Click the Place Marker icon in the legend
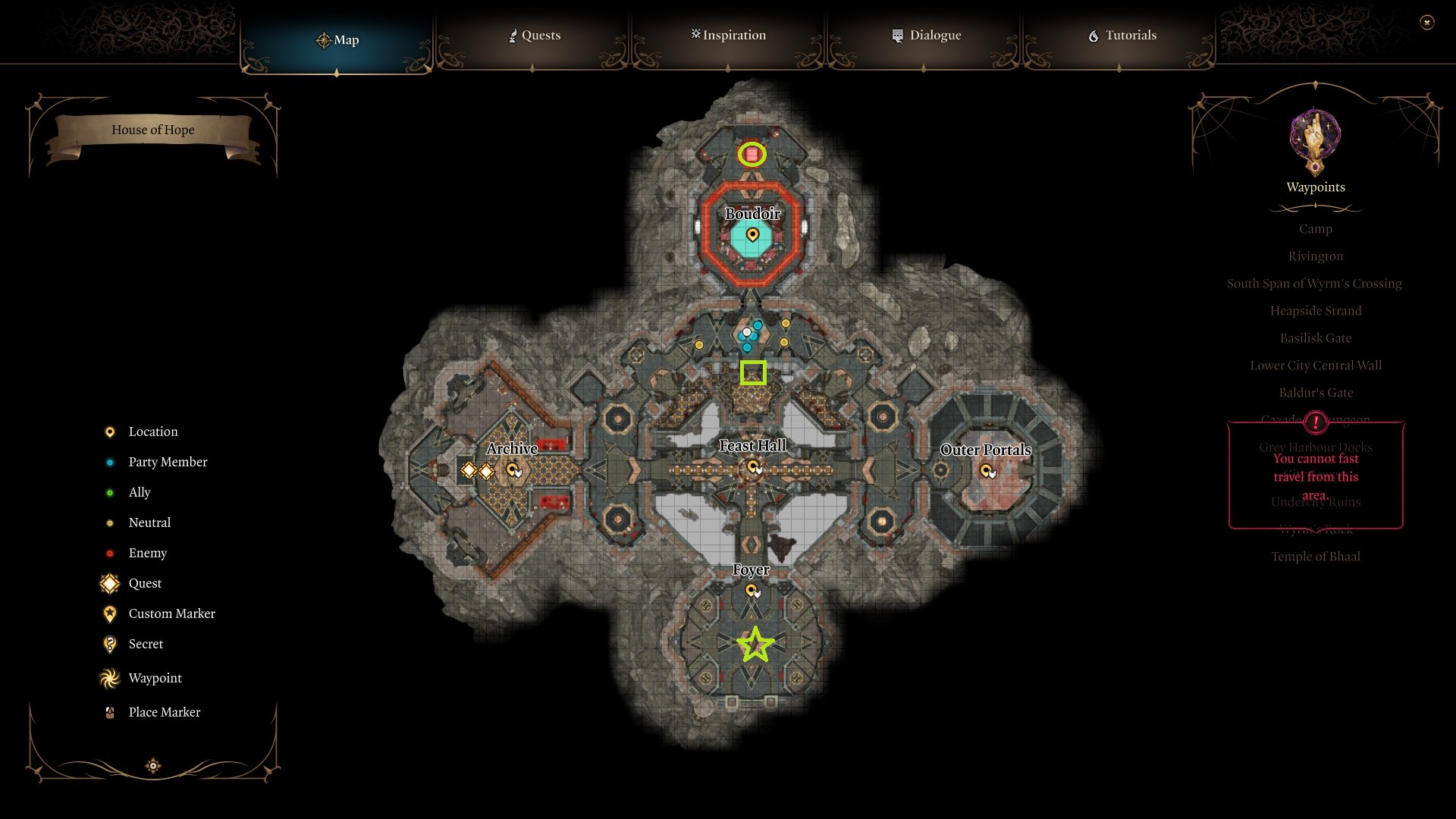The image size is (1456, 819). pos(108,712)
